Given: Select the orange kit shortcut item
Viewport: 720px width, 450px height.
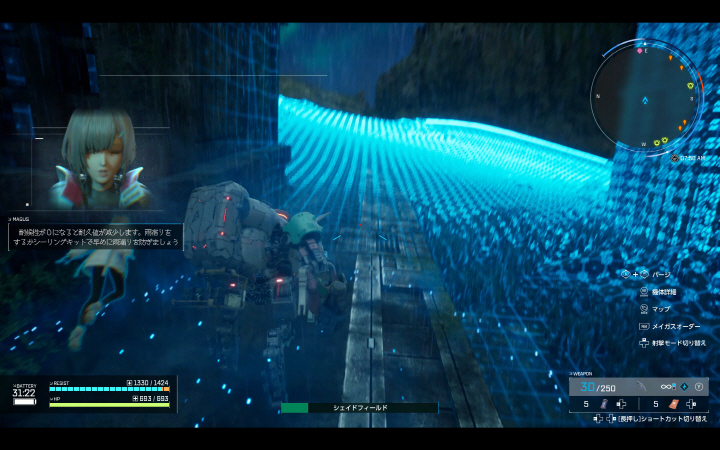Looking at the screenshot, I should 675,404.
